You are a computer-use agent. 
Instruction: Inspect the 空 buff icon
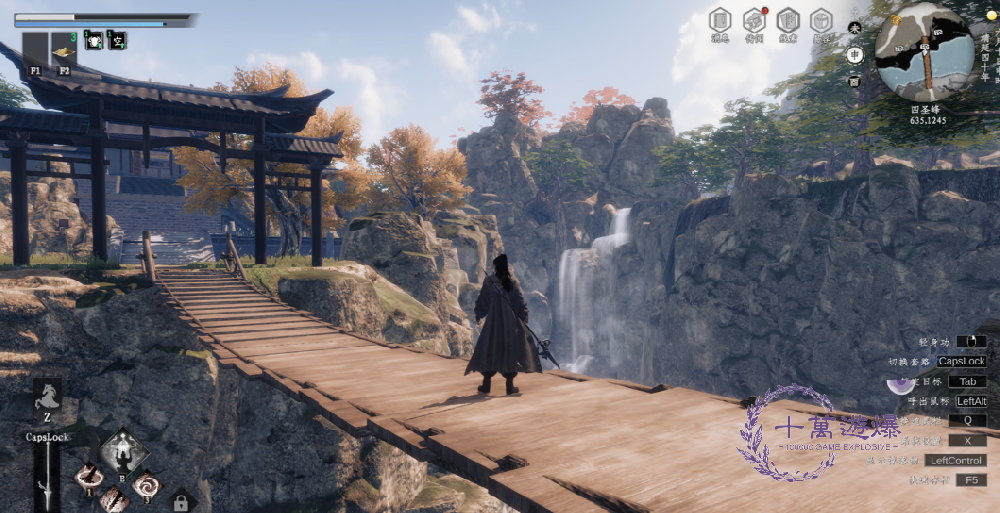pyautogui.click(x=117, y=40)
